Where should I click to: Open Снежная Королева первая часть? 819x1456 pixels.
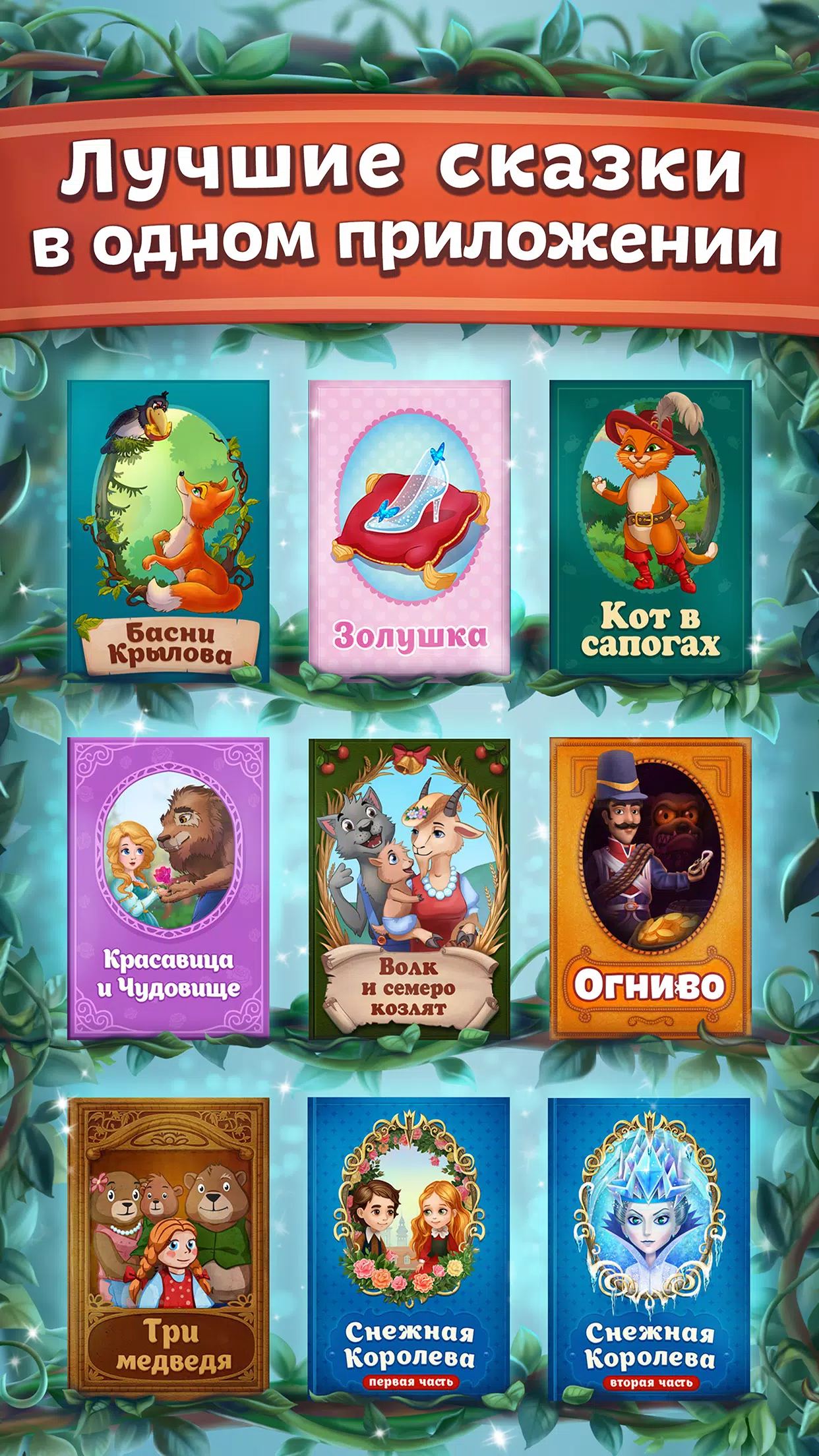409,1248
